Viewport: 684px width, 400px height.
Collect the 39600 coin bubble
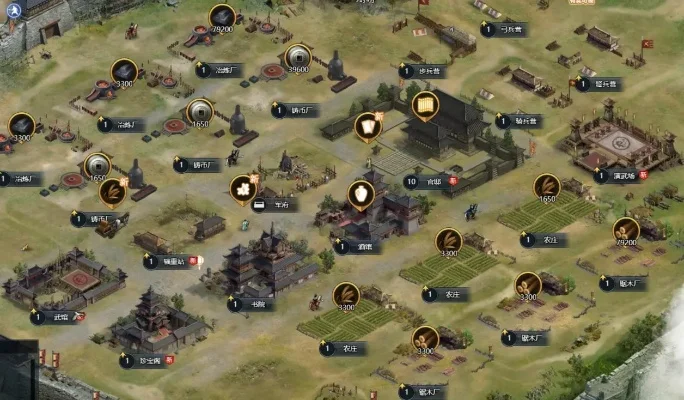coord(297,56)
